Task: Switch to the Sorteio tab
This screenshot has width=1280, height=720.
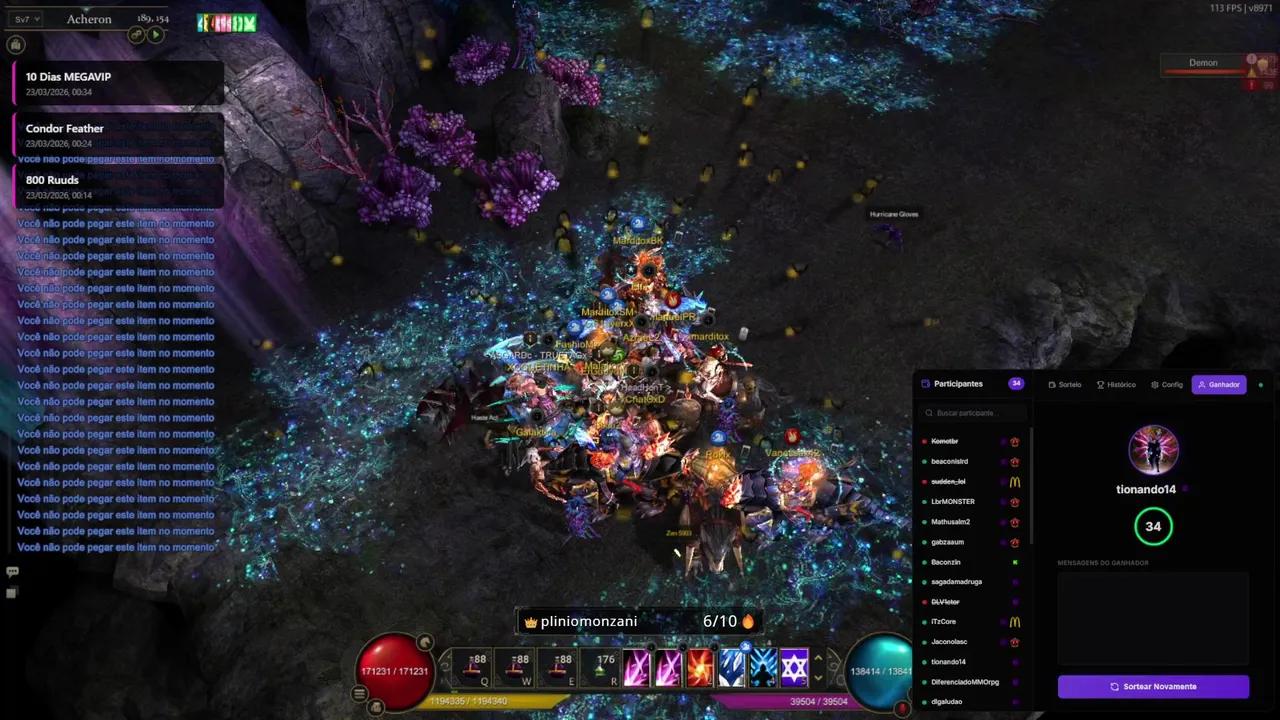Action: pyautogui.click(x=1065, y=385)
